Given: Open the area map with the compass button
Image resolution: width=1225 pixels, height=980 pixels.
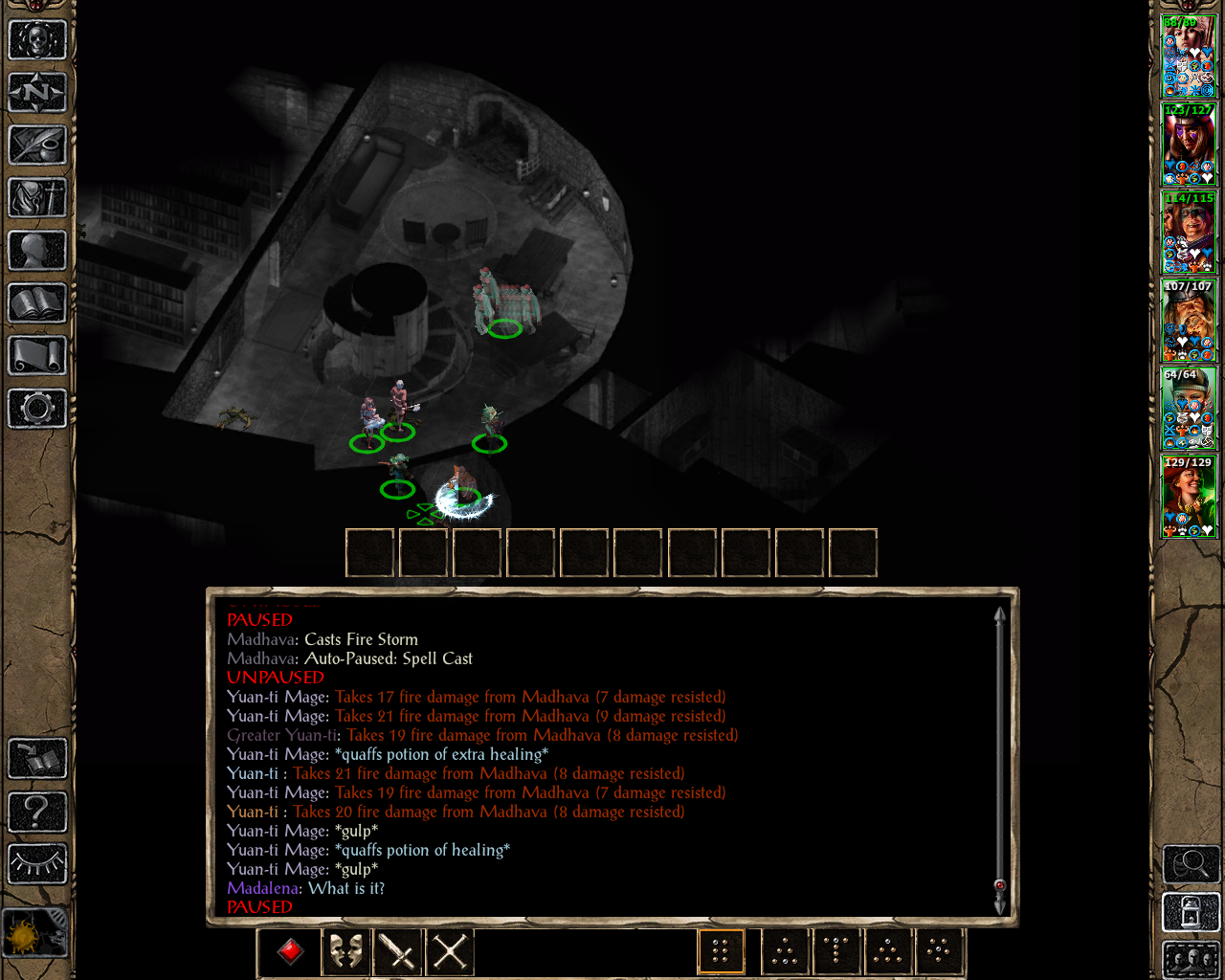Looking at the screenshot, I should click(x=37, y=93).
